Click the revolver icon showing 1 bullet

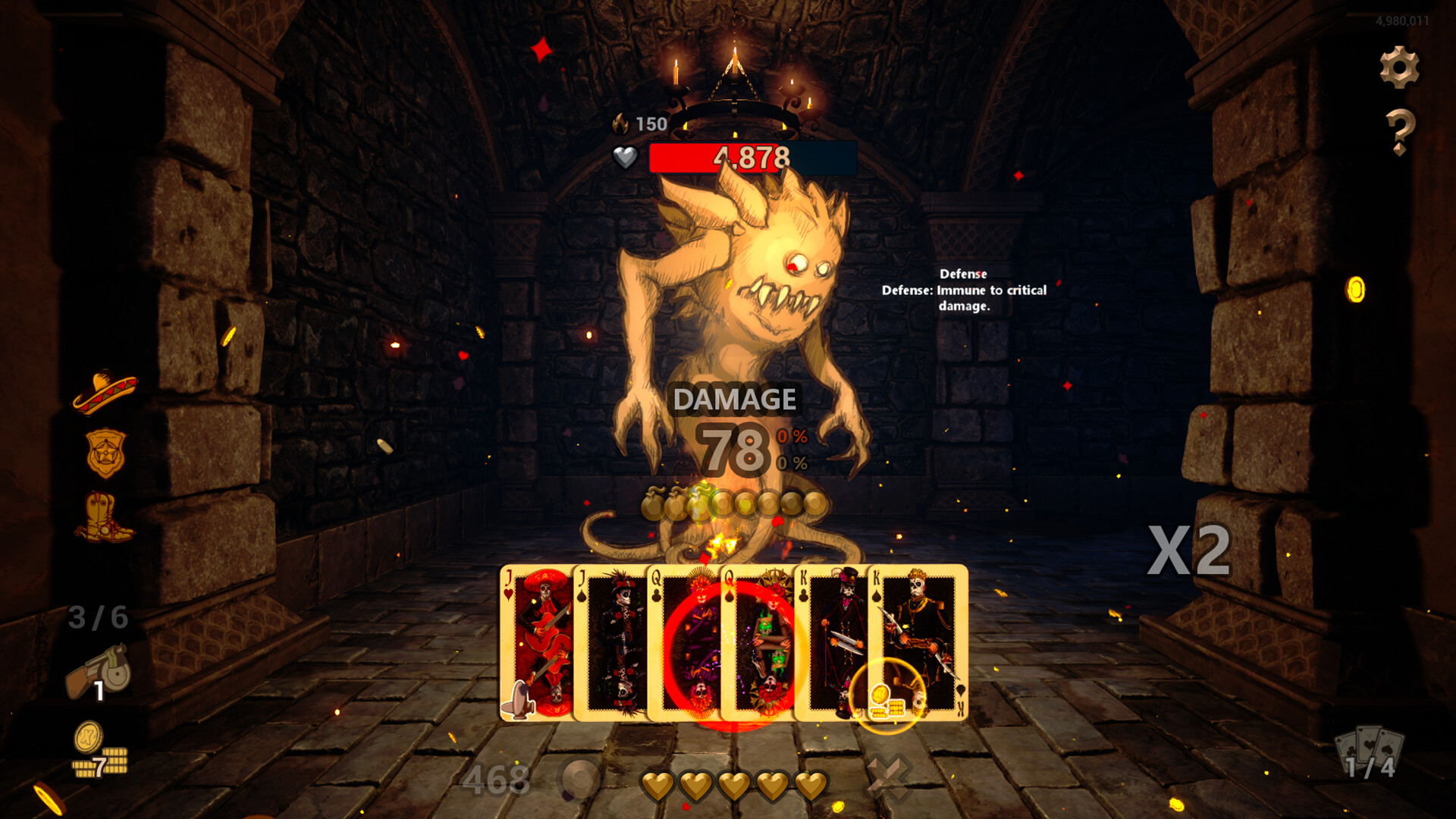101,670
